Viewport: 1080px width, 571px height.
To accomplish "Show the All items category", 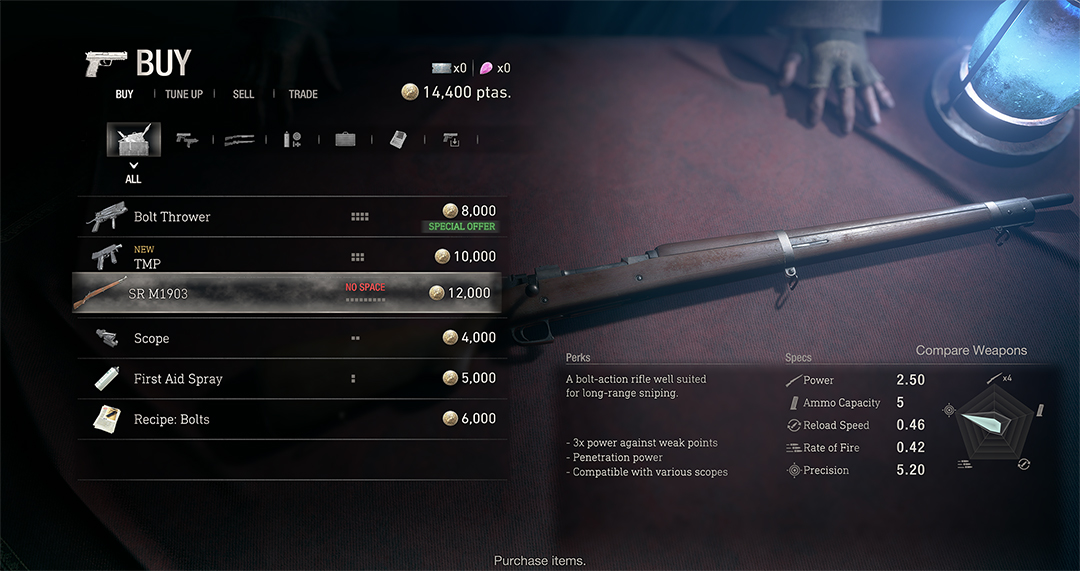I will coord(133,140).
